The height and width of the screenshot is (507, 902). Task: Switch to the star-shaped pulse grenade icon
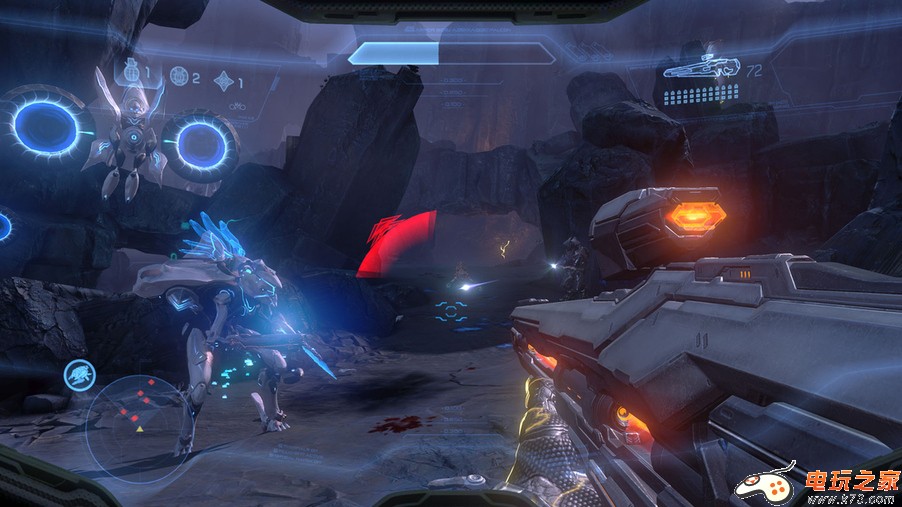pyautogui.click(x=224, y=77)
